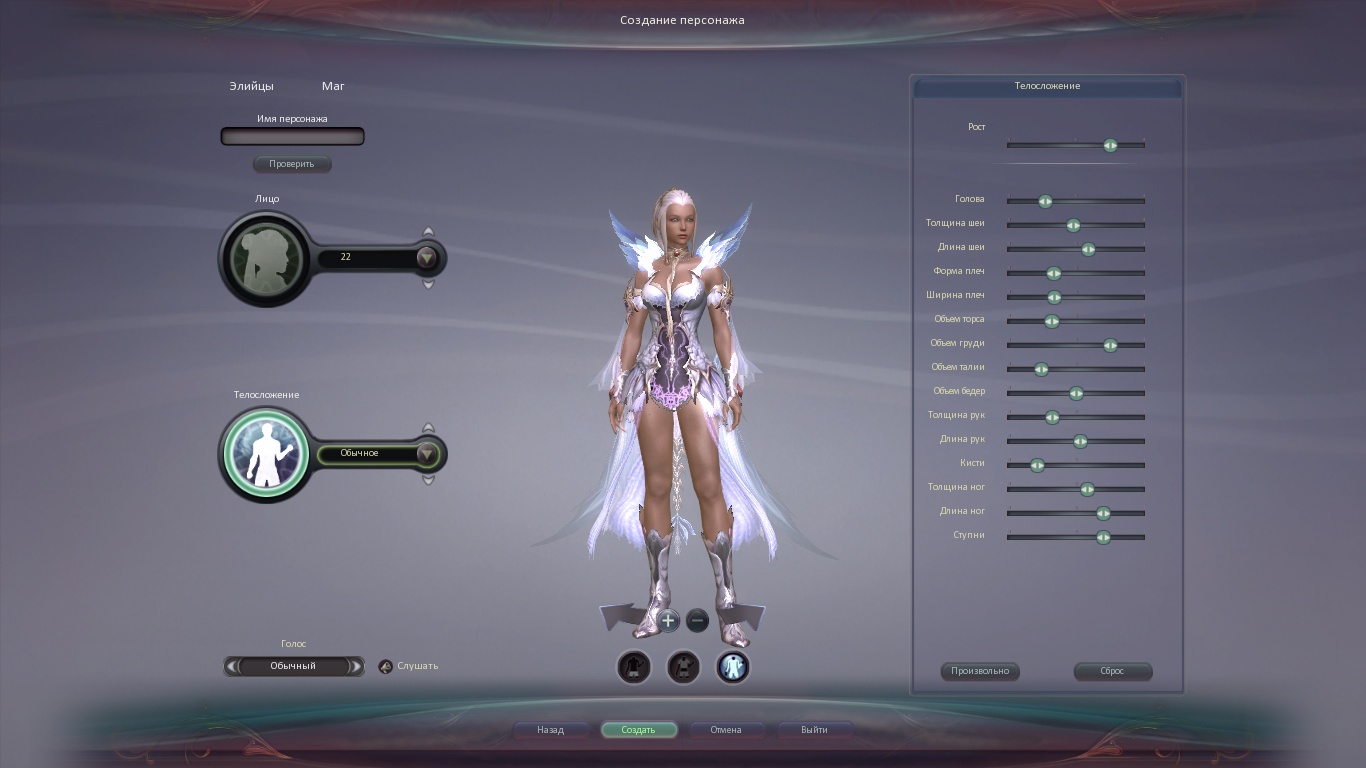Adjust the Ступни feet slider

click(1103, 537)
